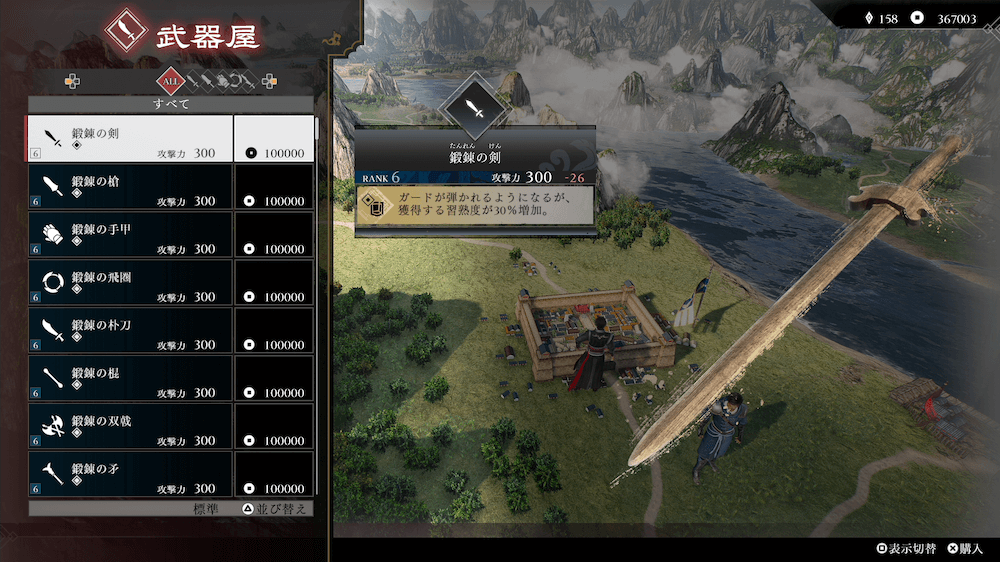Select 鍛錬の手甲 gauntlets in the list
This screenshot has height=562, width=1000.
pyautogui.click(x=130, y=235)
